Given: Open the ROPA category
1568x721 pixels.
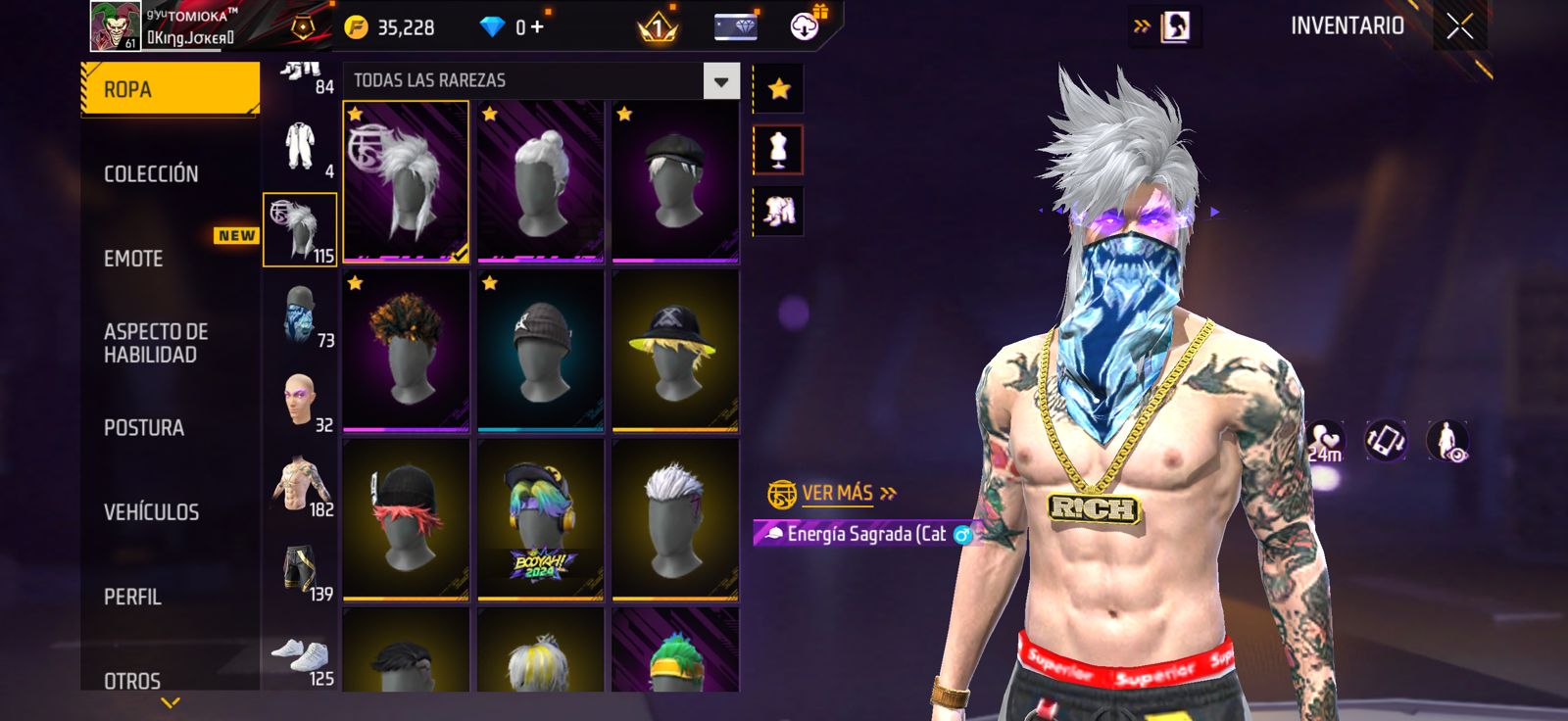Looking at the screenshot, I should [170, 89].
